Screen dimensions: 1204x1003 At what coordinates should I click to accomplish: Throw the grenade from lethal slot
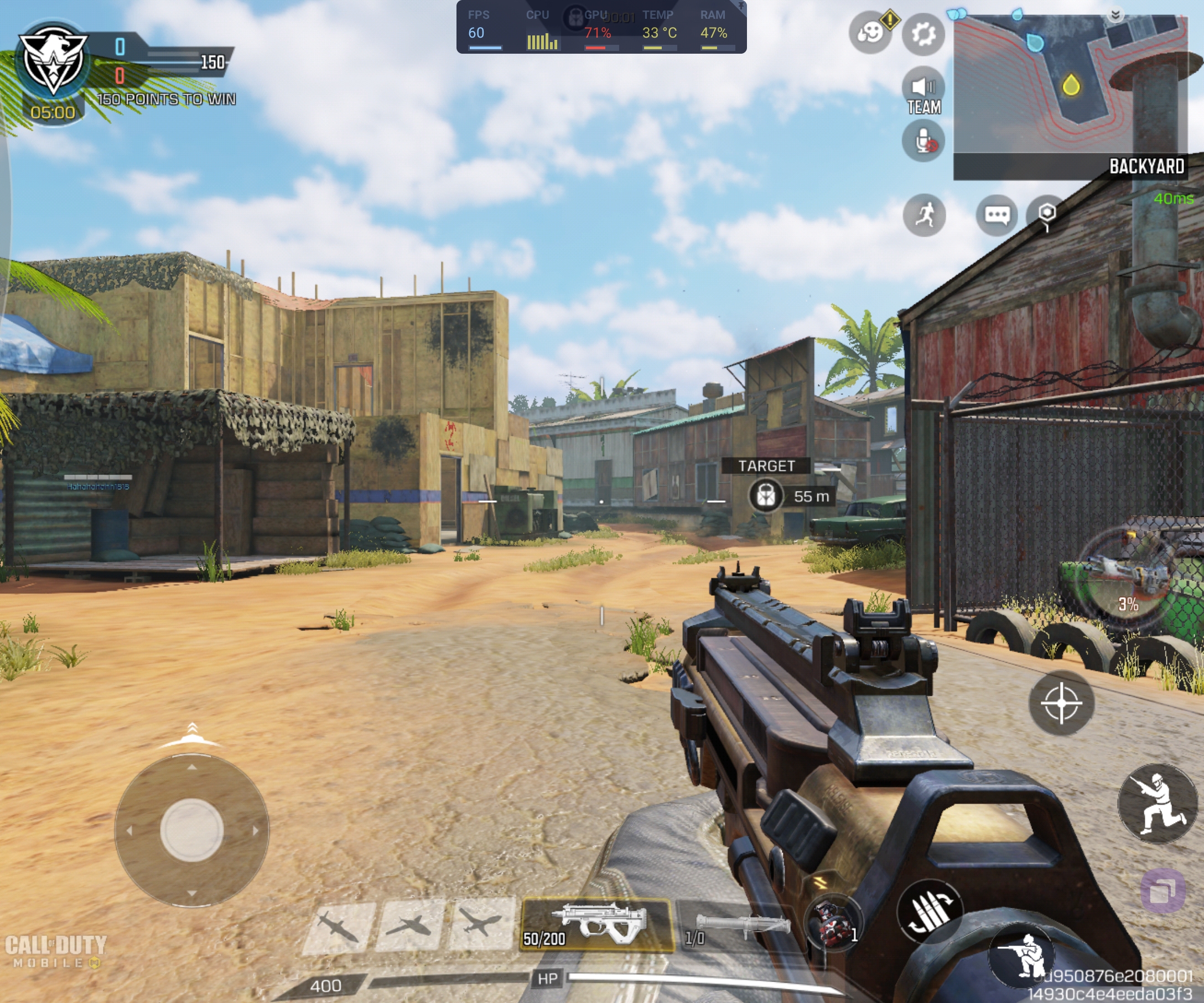(x=833, y=923)
